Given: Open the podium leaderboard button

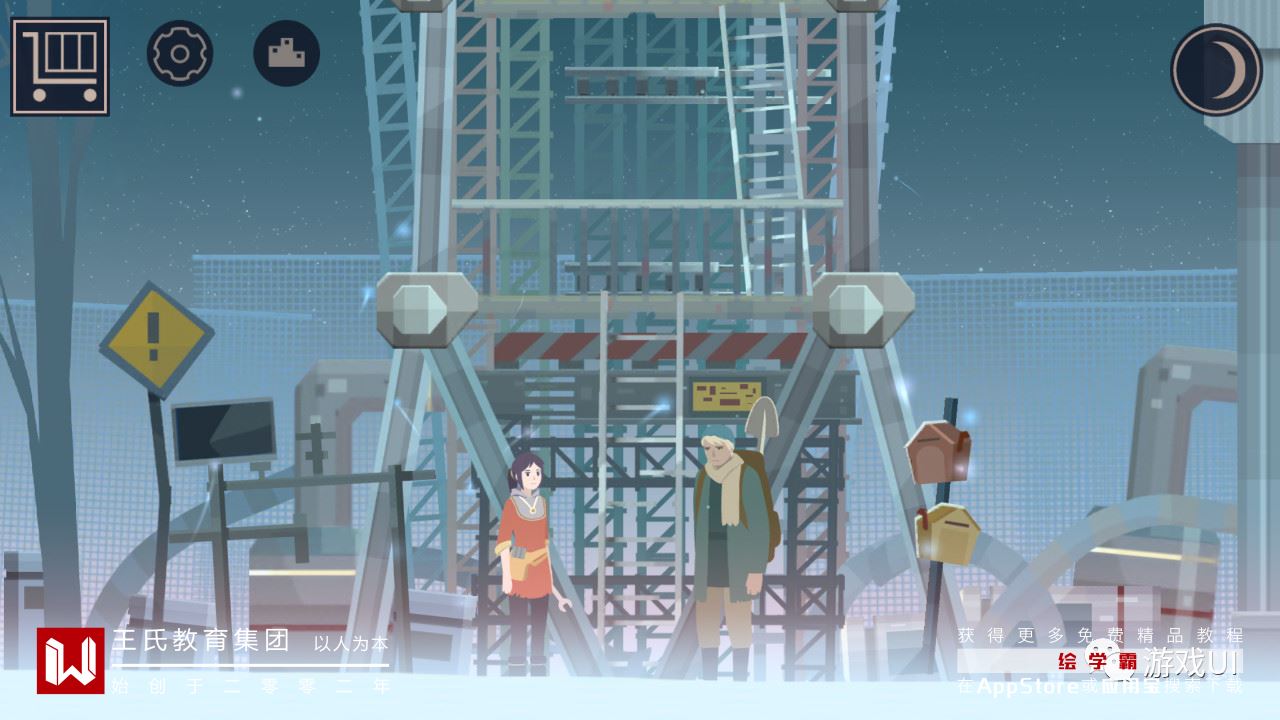Looking at the screenshot, I should 287,53.
